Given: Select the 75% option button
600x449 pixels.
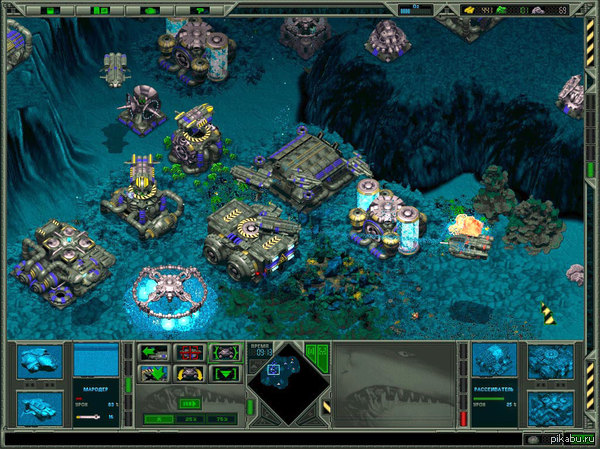Looking at the screenshot, I should (x=219, y=420).
